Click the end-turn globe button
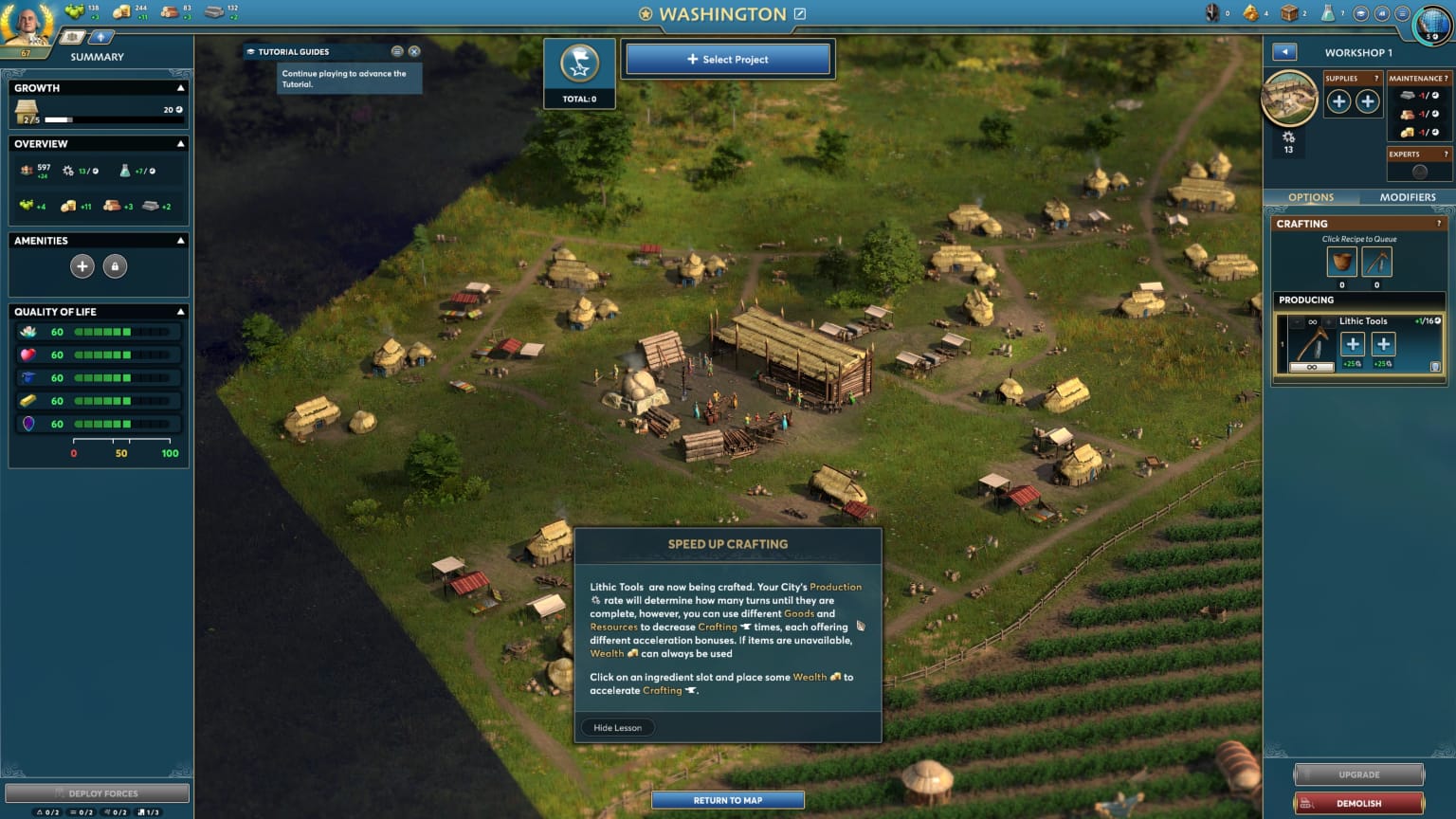Viewport: 1456px width, 819px height. click(1432, 25)
